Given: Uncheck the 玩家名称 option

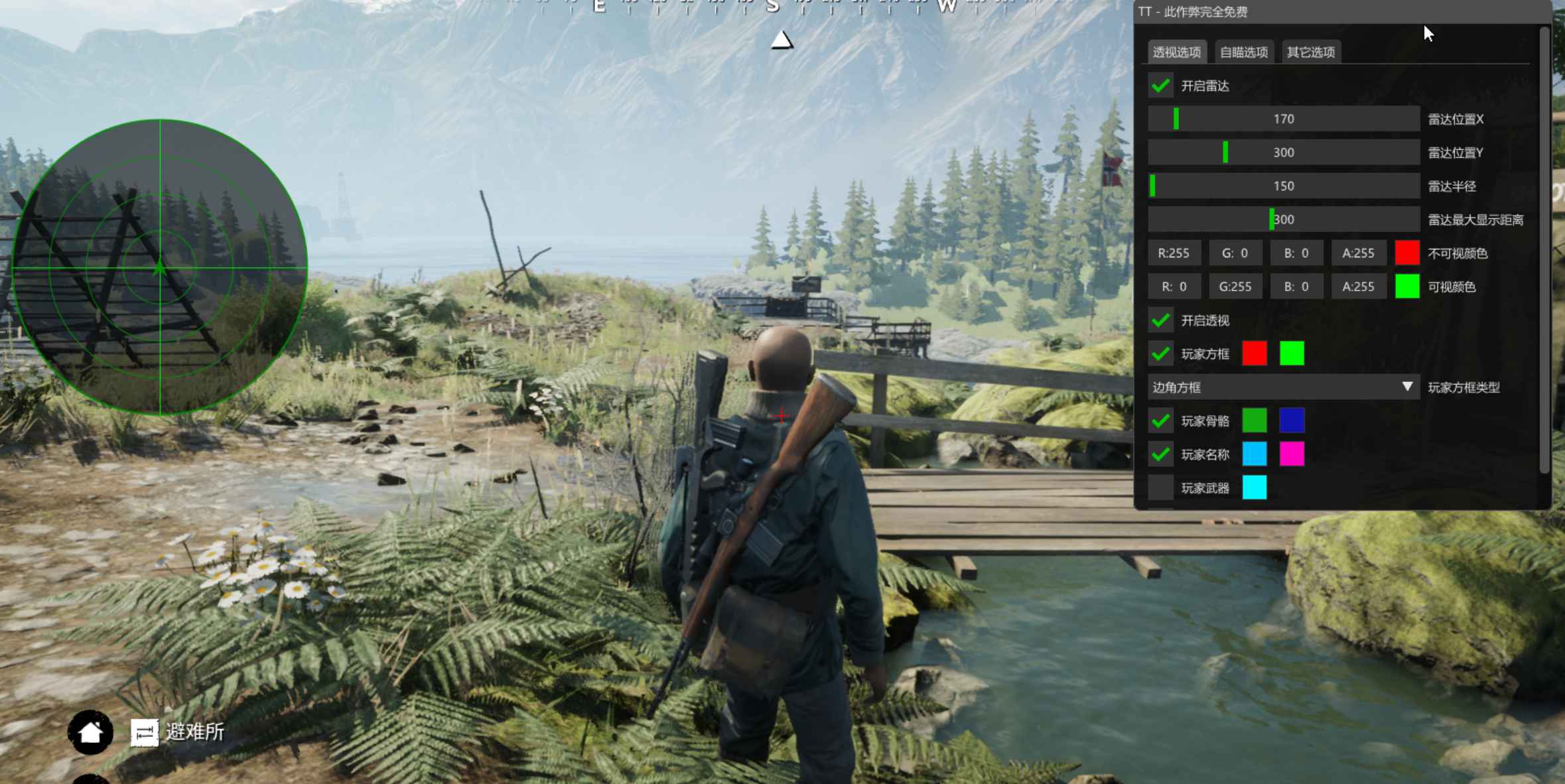Looking at the screenshot, I should 1162,454.
